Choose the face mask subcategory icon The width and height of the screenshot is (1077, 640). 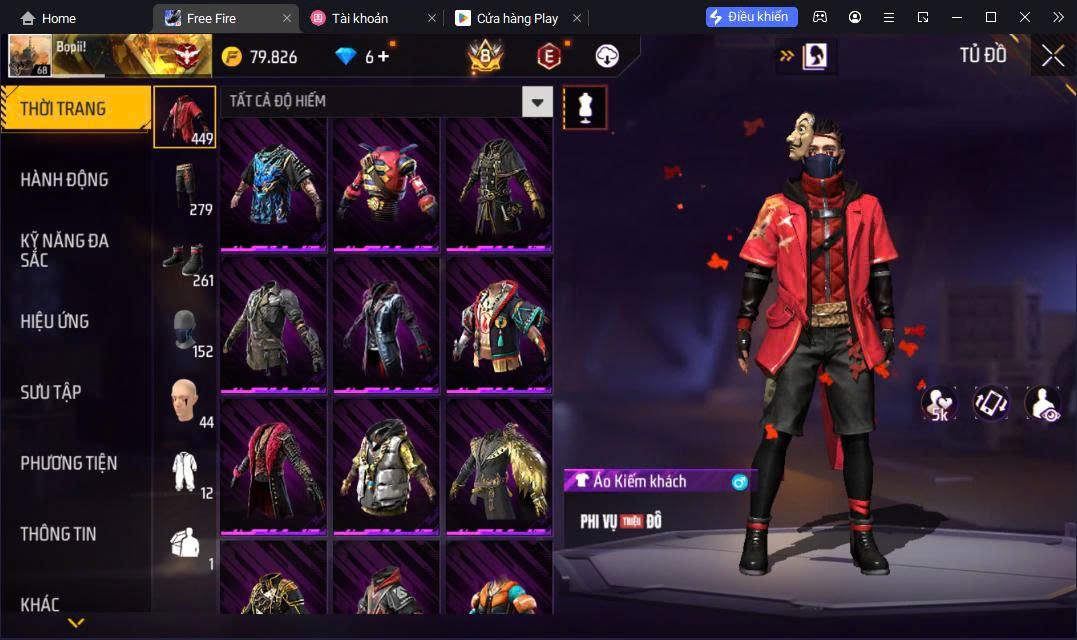(185, 330)
